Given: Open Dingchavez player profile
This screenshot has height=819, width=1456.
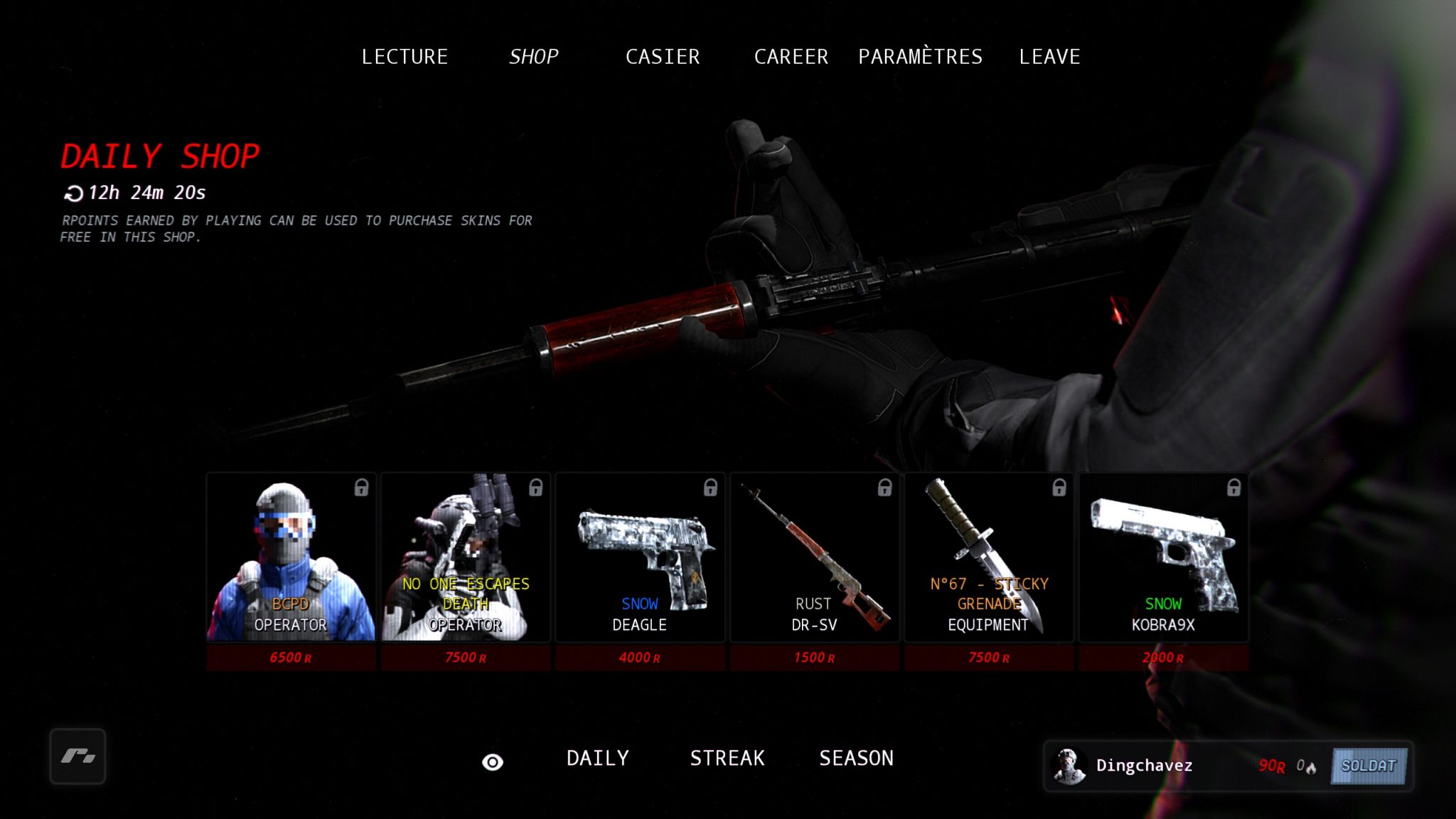Looking at the screenshot, I should [x=1142, y=766].
